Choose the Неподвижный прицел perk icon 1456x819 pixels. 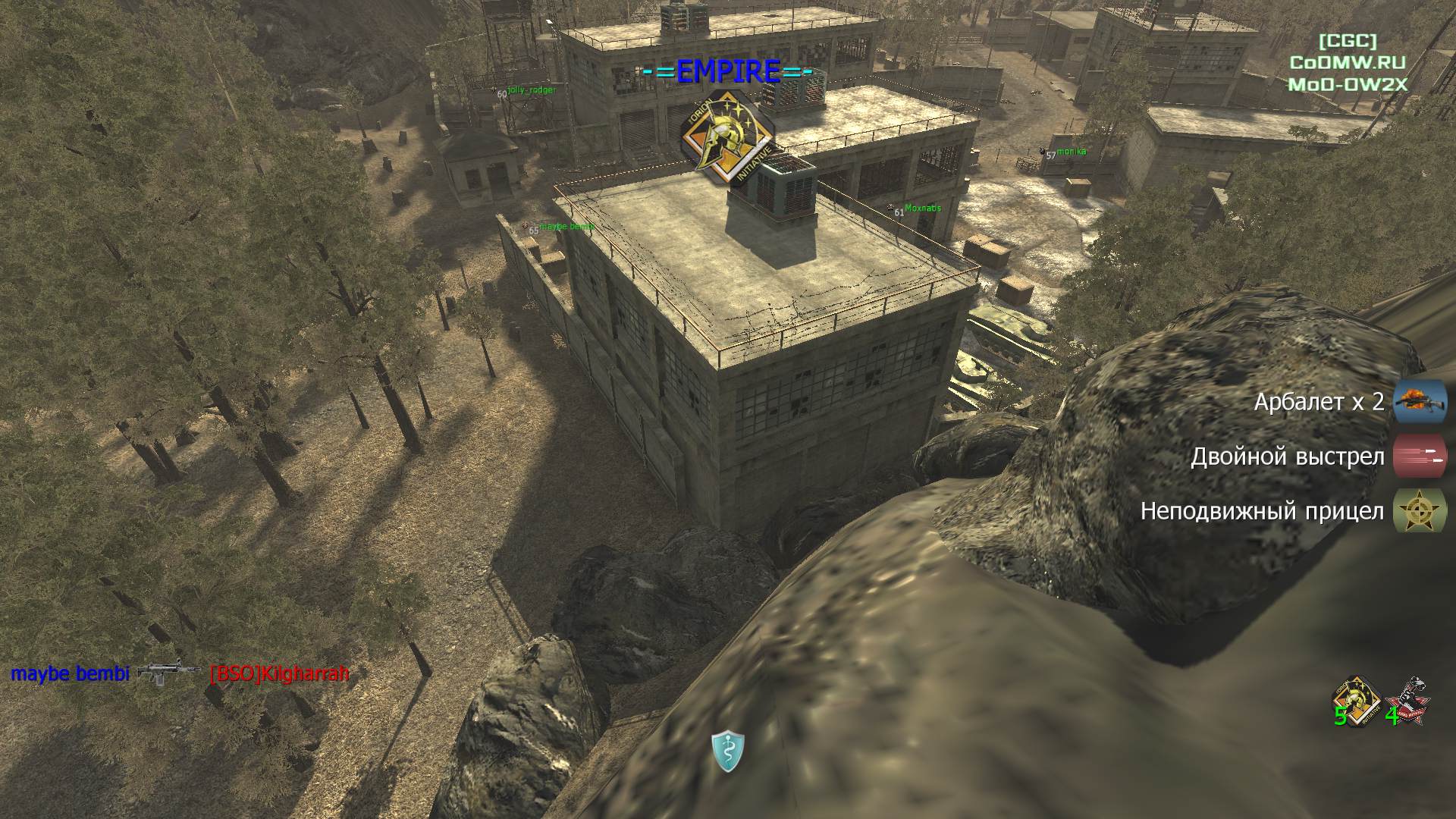[x=1420, y=510]
